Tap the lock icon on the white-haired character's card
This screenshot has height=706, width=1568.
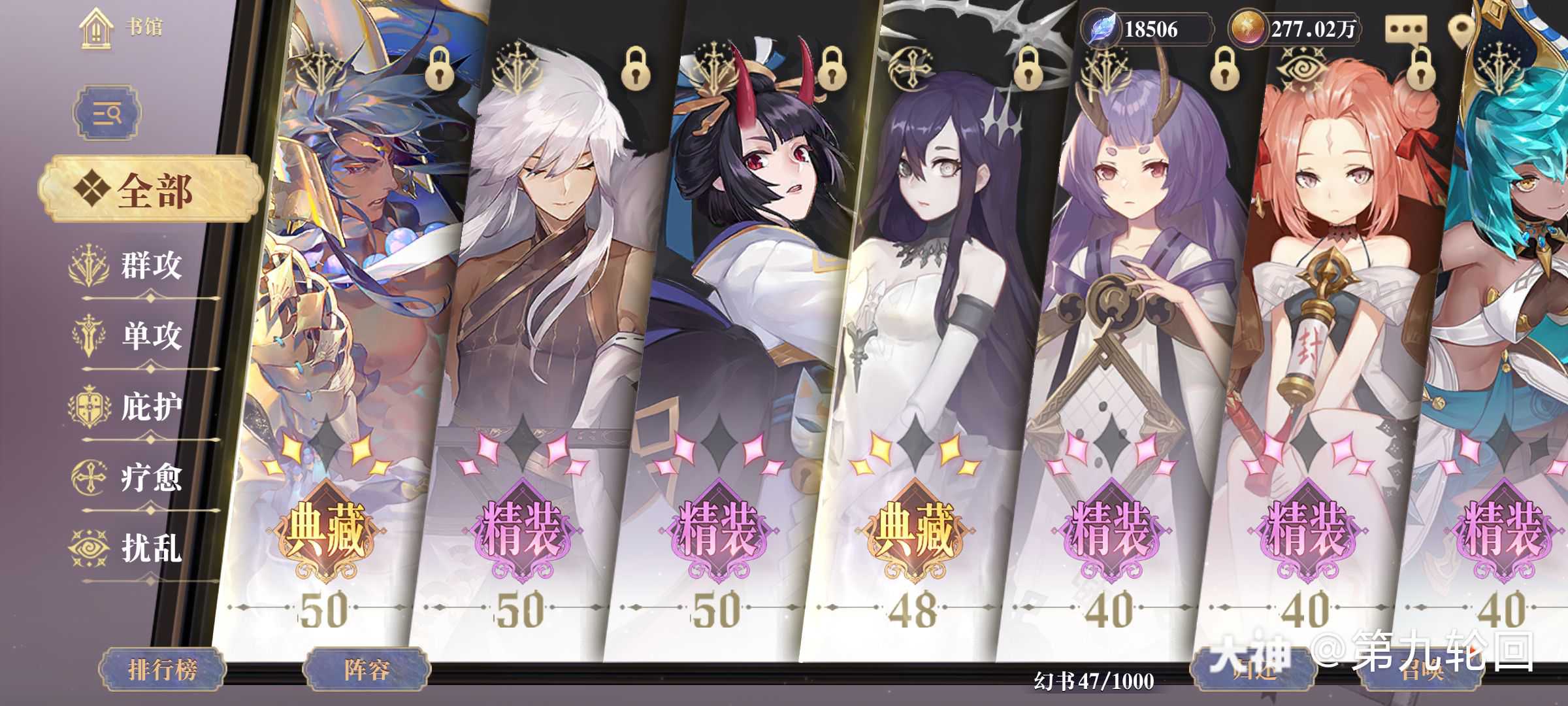(x=636, y=69)
